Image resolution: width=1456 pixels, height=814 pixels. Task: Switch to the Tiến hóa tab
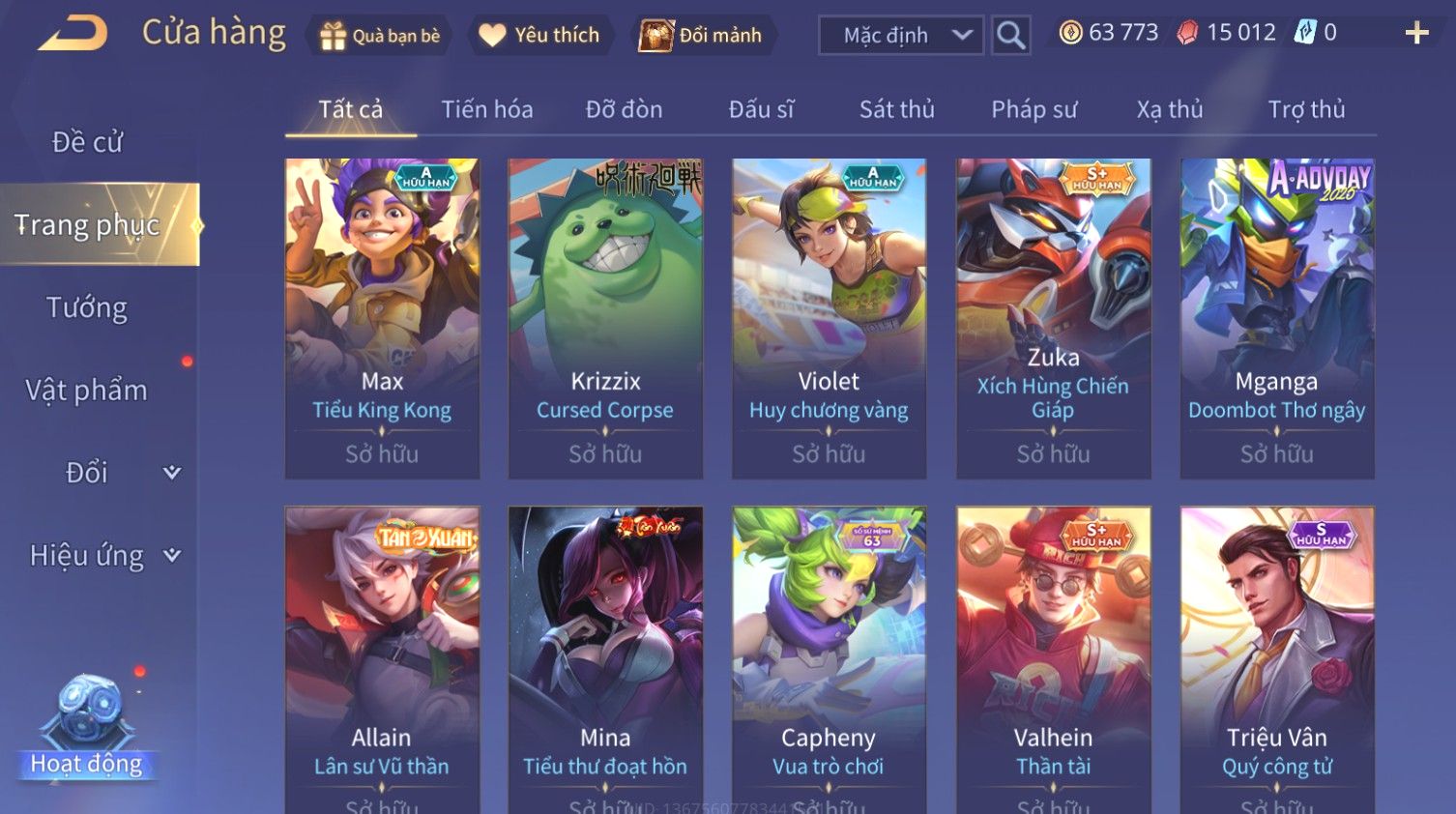(x=487, y=110)
